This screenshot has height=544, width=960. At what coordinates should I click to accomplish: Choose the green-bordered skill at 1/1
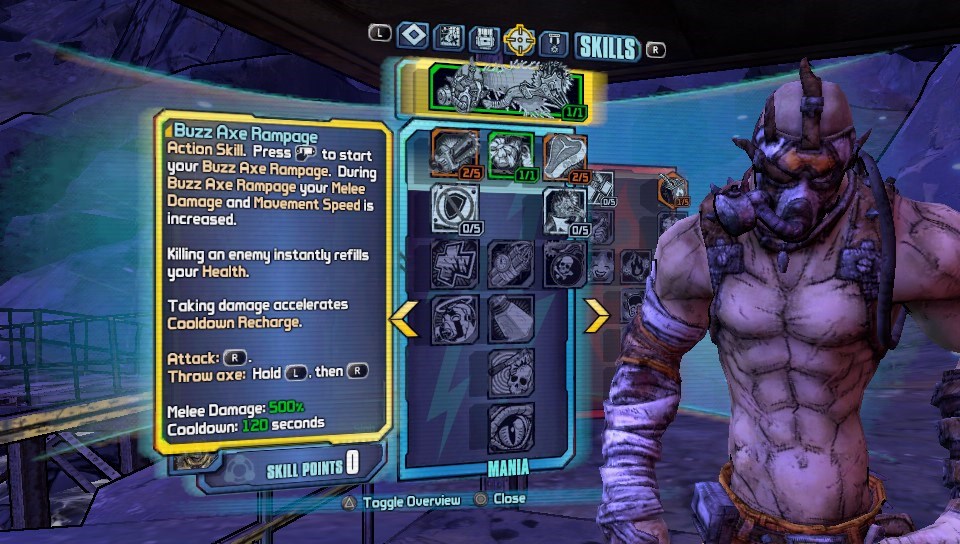[510, 155]
